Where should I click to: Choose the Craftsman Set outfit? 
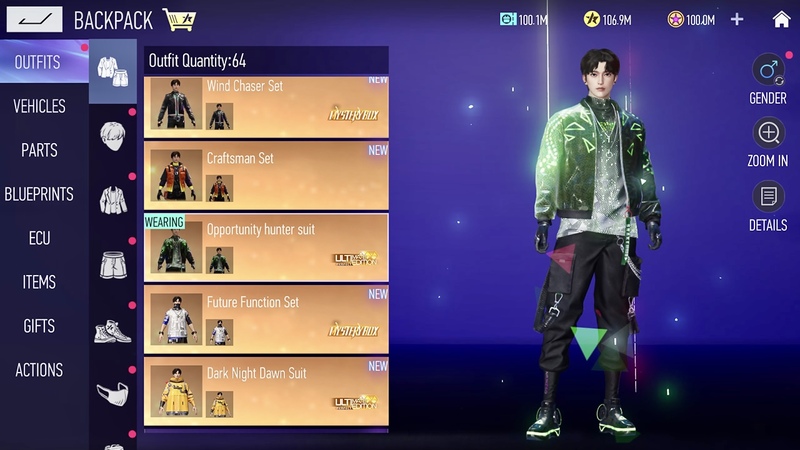[266, 174]
